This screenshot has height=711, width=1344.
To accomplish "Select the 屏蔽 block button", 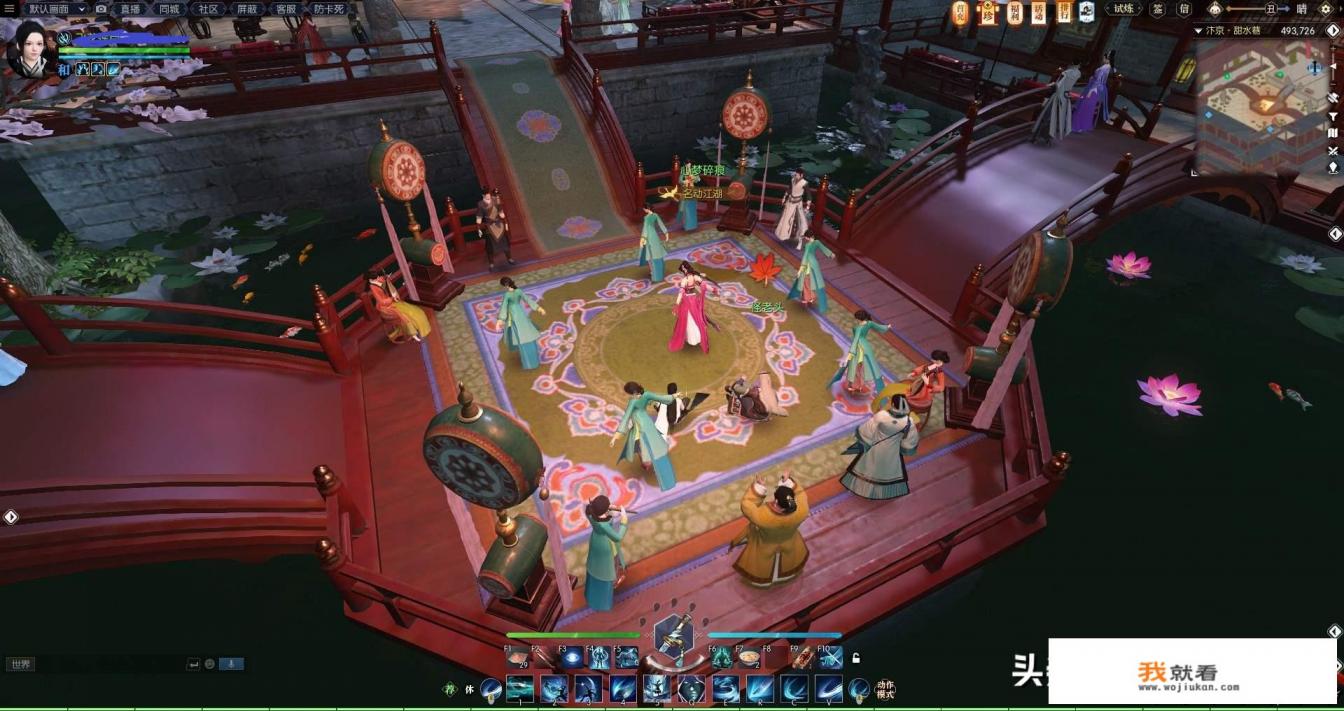I will (247, 8).
